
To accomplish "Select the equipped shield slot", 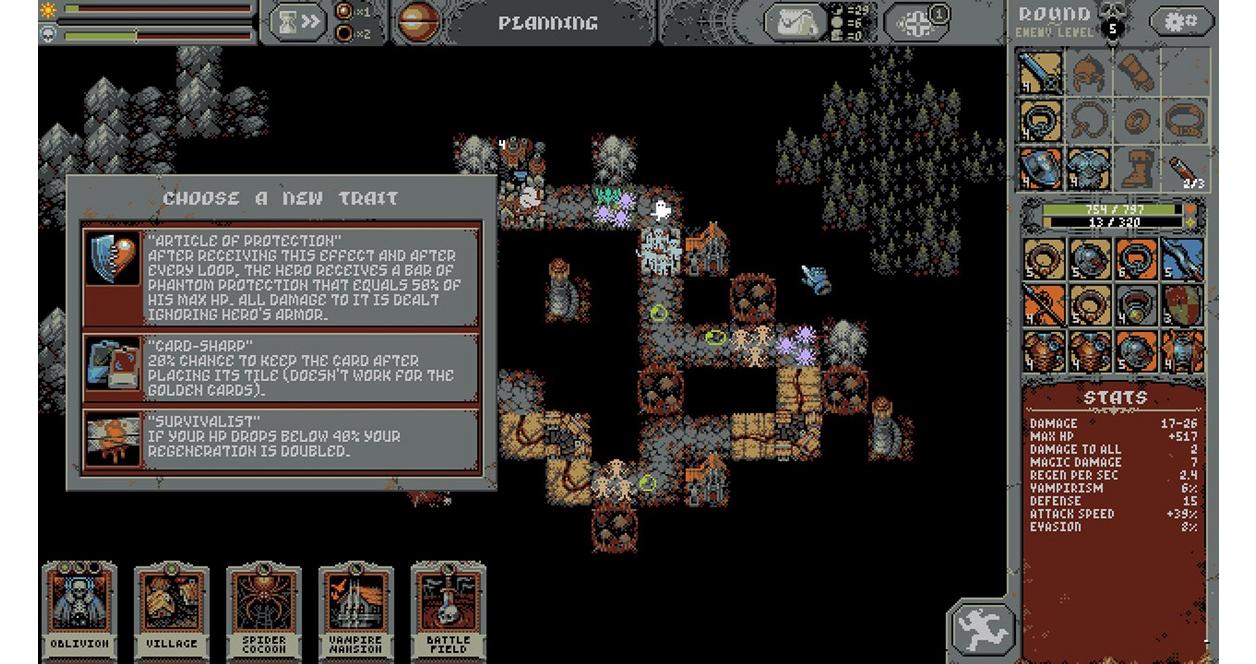I will [x=1040, y=168].
